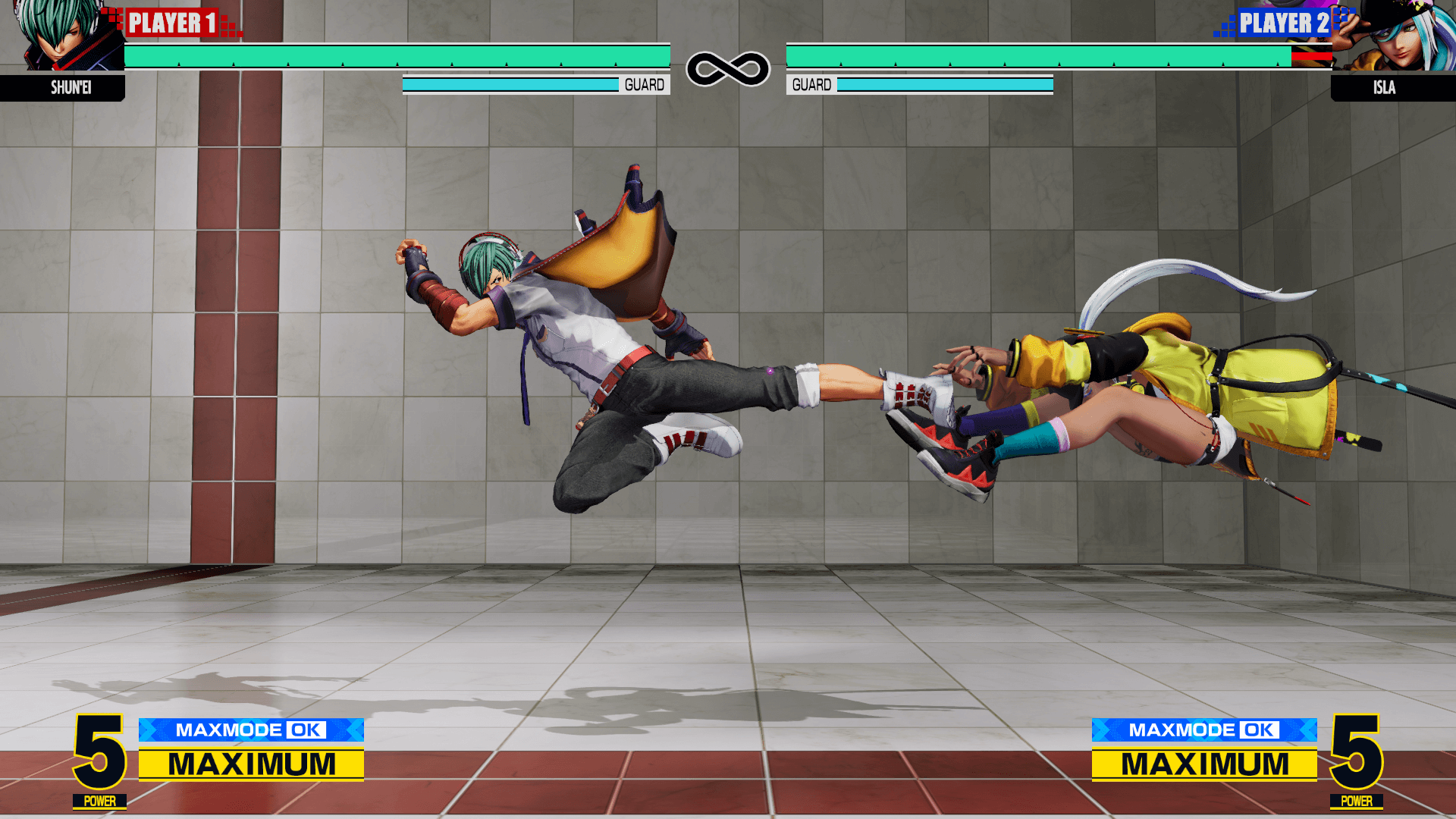
Task: Select Player 2's MAXMODE OK indicator
Action: (1203, 730)
